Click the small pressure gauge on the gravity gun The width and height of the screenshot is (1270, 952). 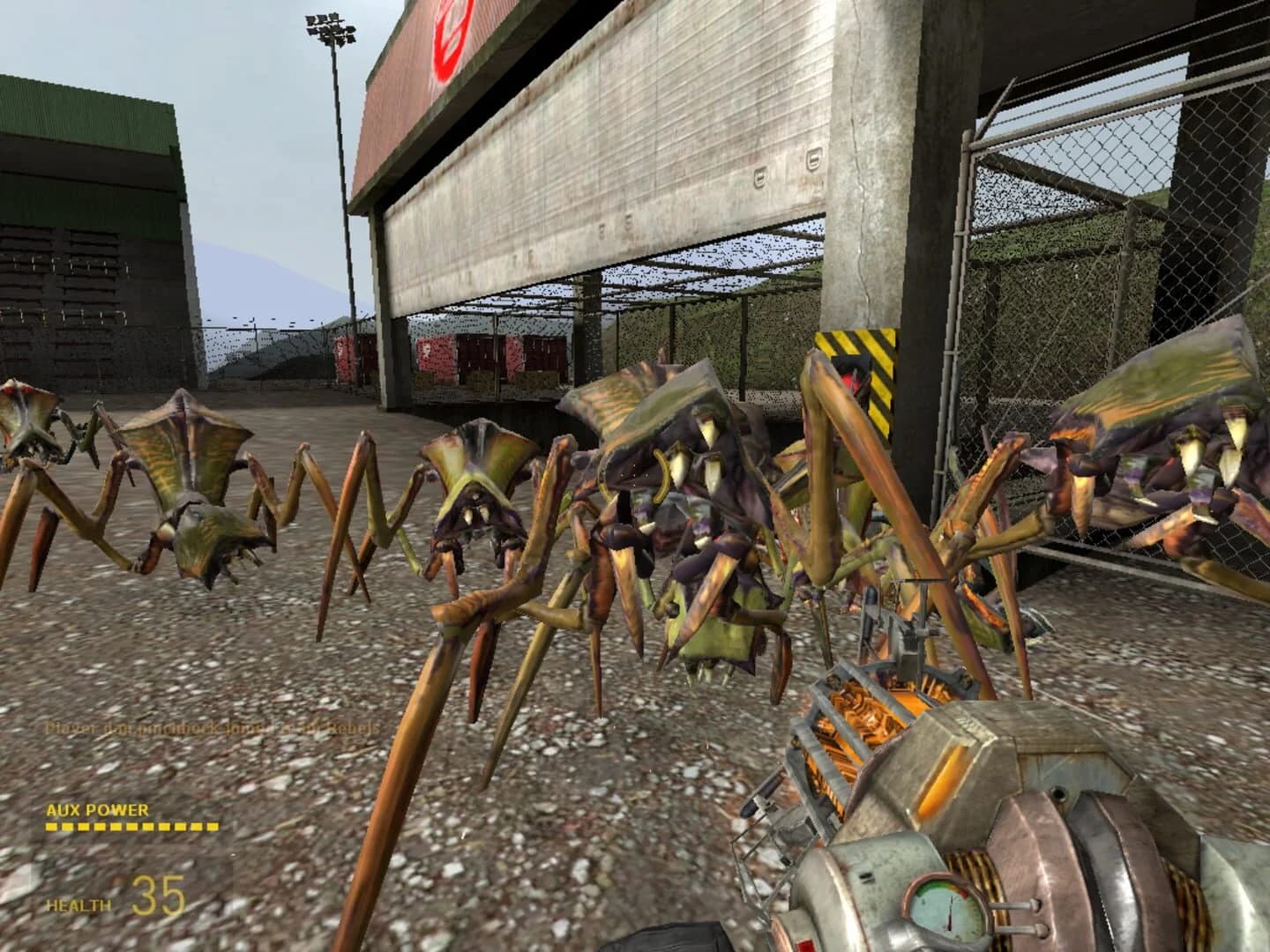pos(945,910)
